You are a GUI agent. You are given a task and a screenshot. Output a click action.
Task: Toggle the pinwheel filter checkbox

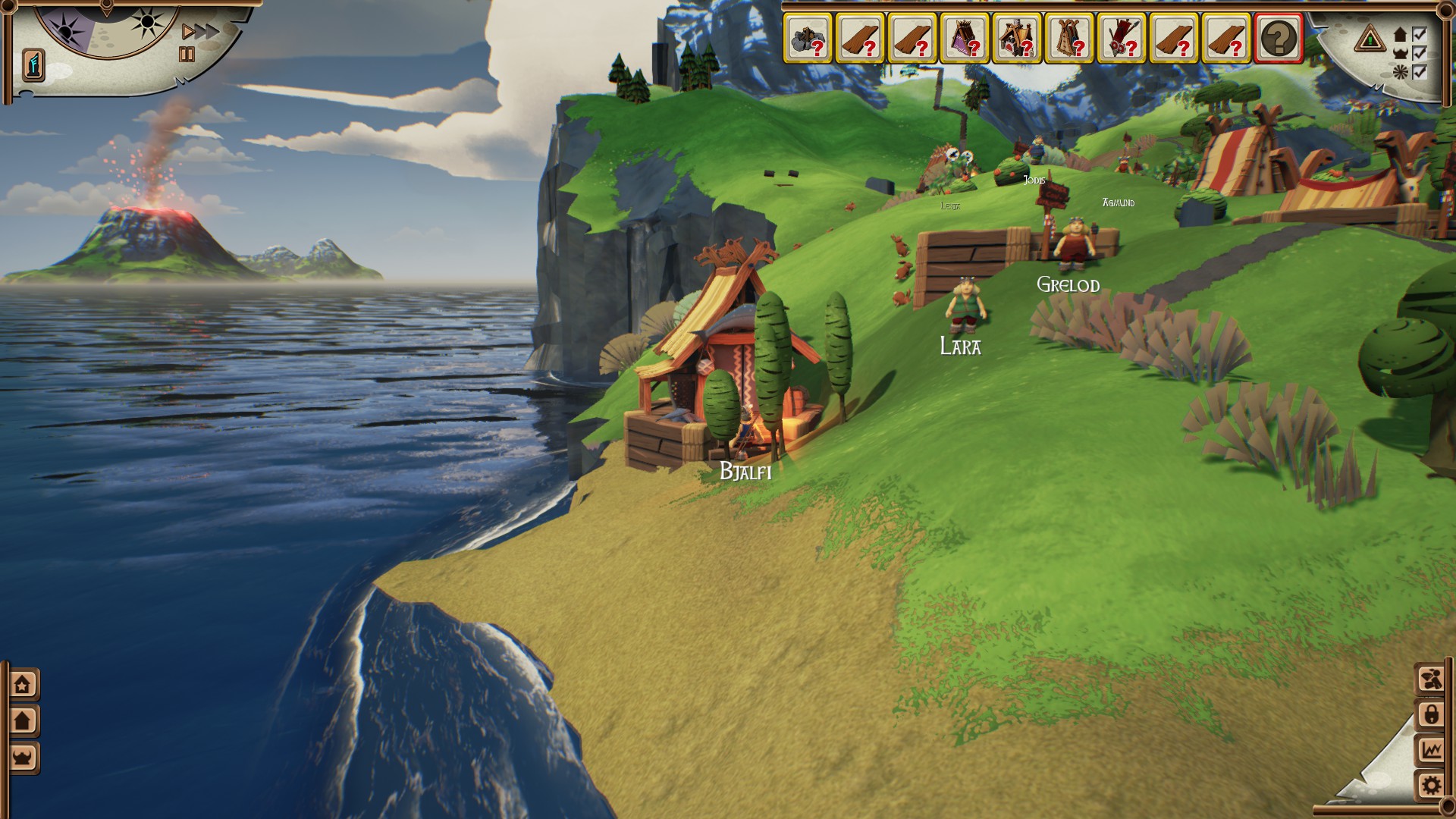click(x=1420, y=73)
